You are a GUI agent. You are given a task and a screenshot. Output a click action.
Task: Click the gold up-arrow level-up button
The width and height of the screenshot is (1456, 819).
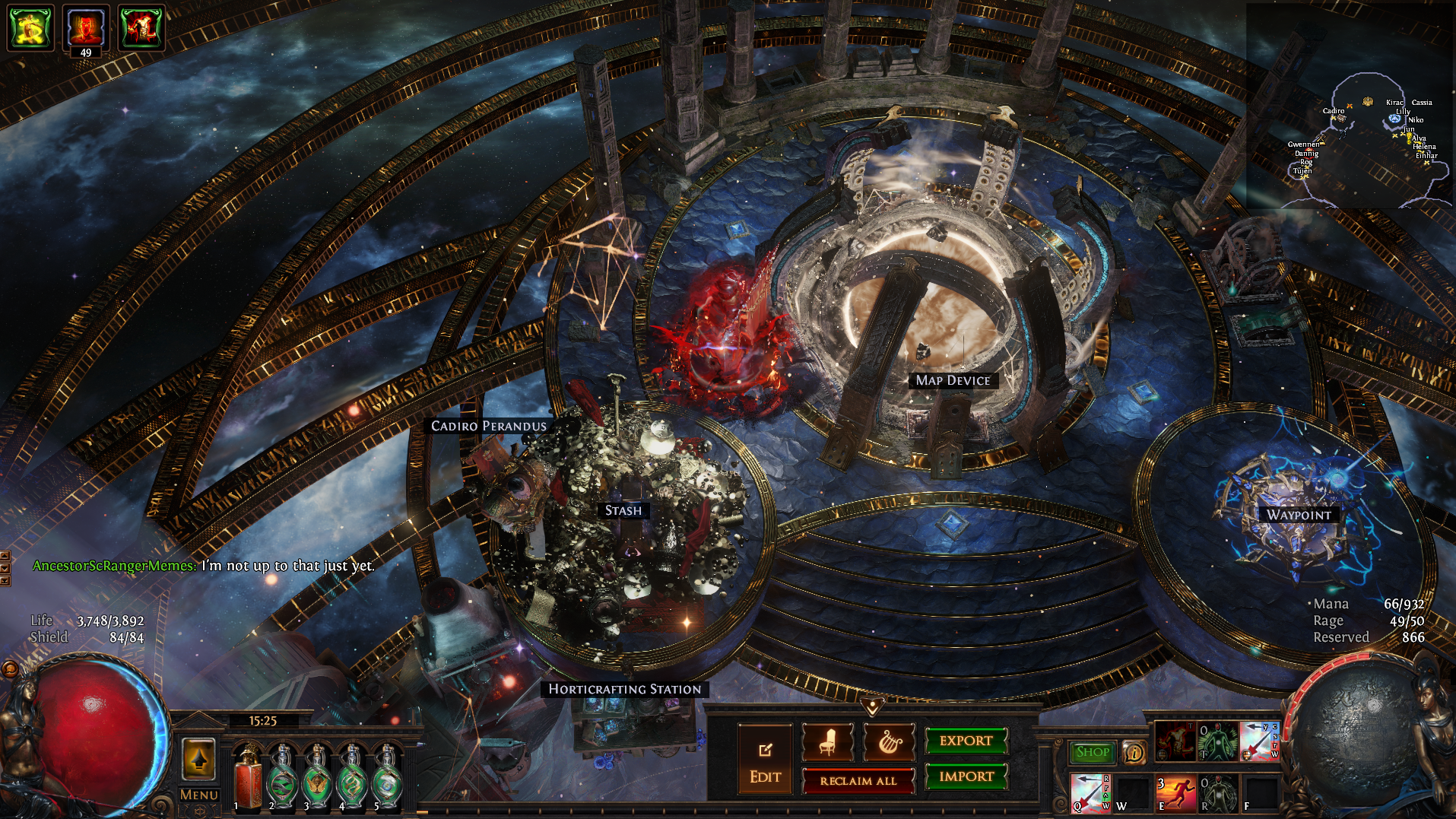(198, 759)
